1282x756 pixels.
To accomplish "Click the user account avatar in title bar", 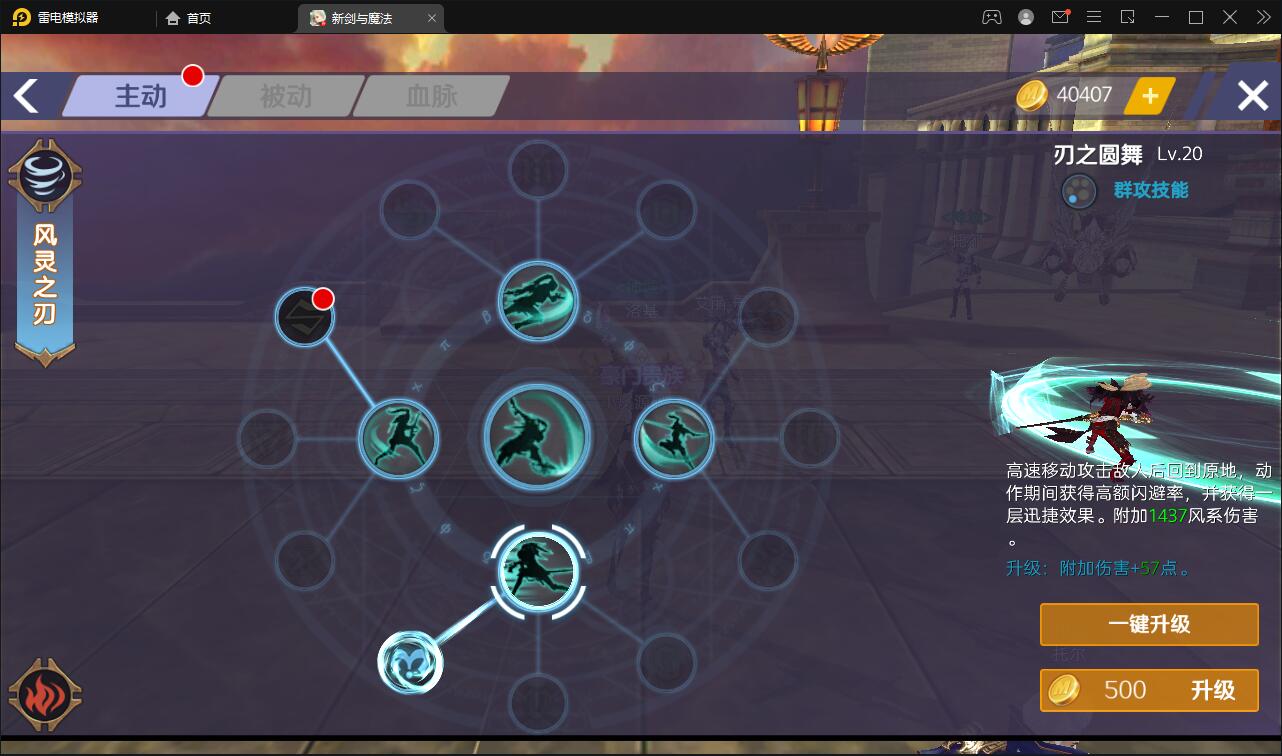I will (1025, 17).
